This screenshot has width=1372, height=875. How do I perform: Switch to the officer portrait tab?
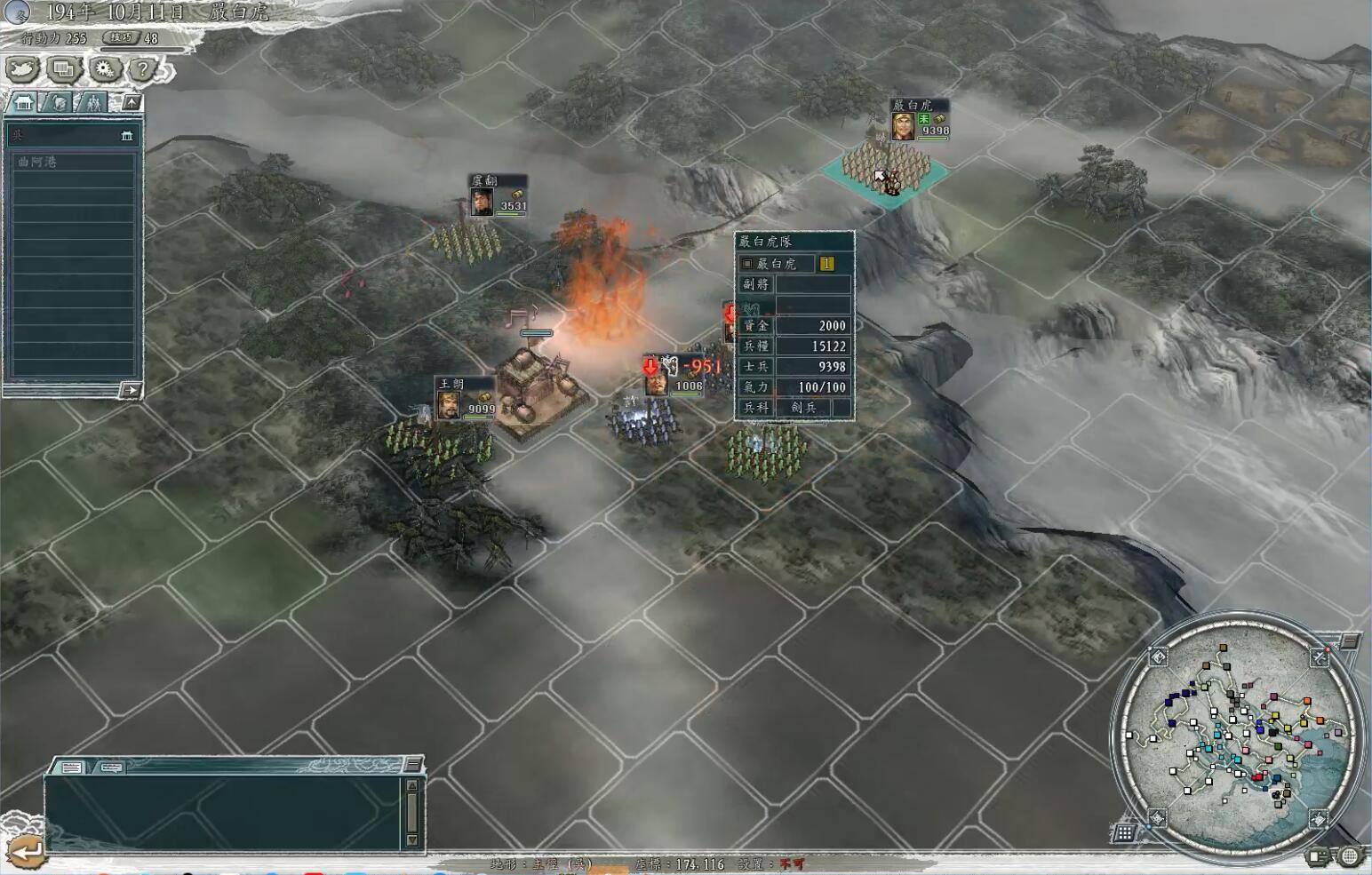57,103
